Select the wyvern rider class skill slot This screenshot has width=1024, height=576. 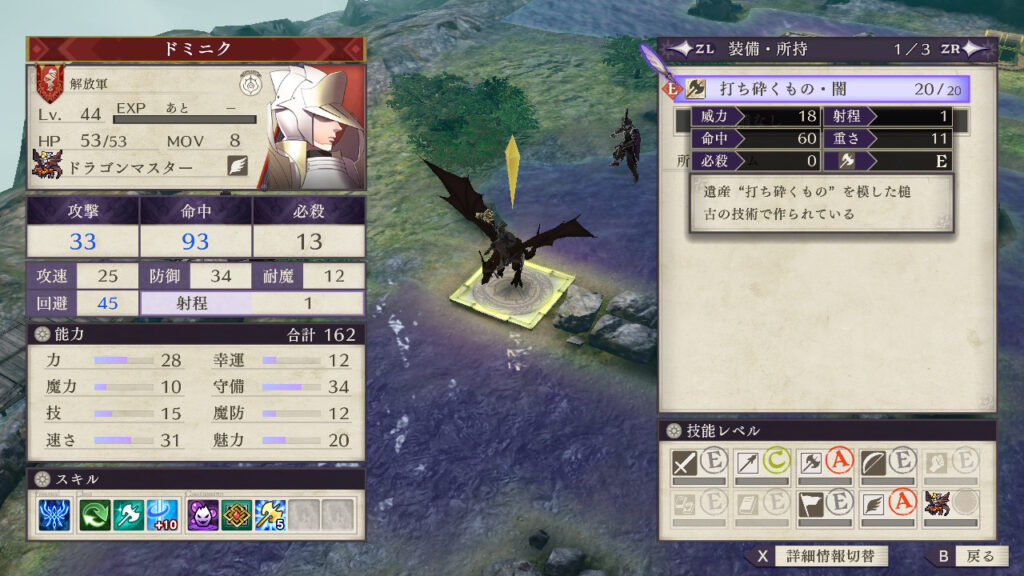coord(951,504)
